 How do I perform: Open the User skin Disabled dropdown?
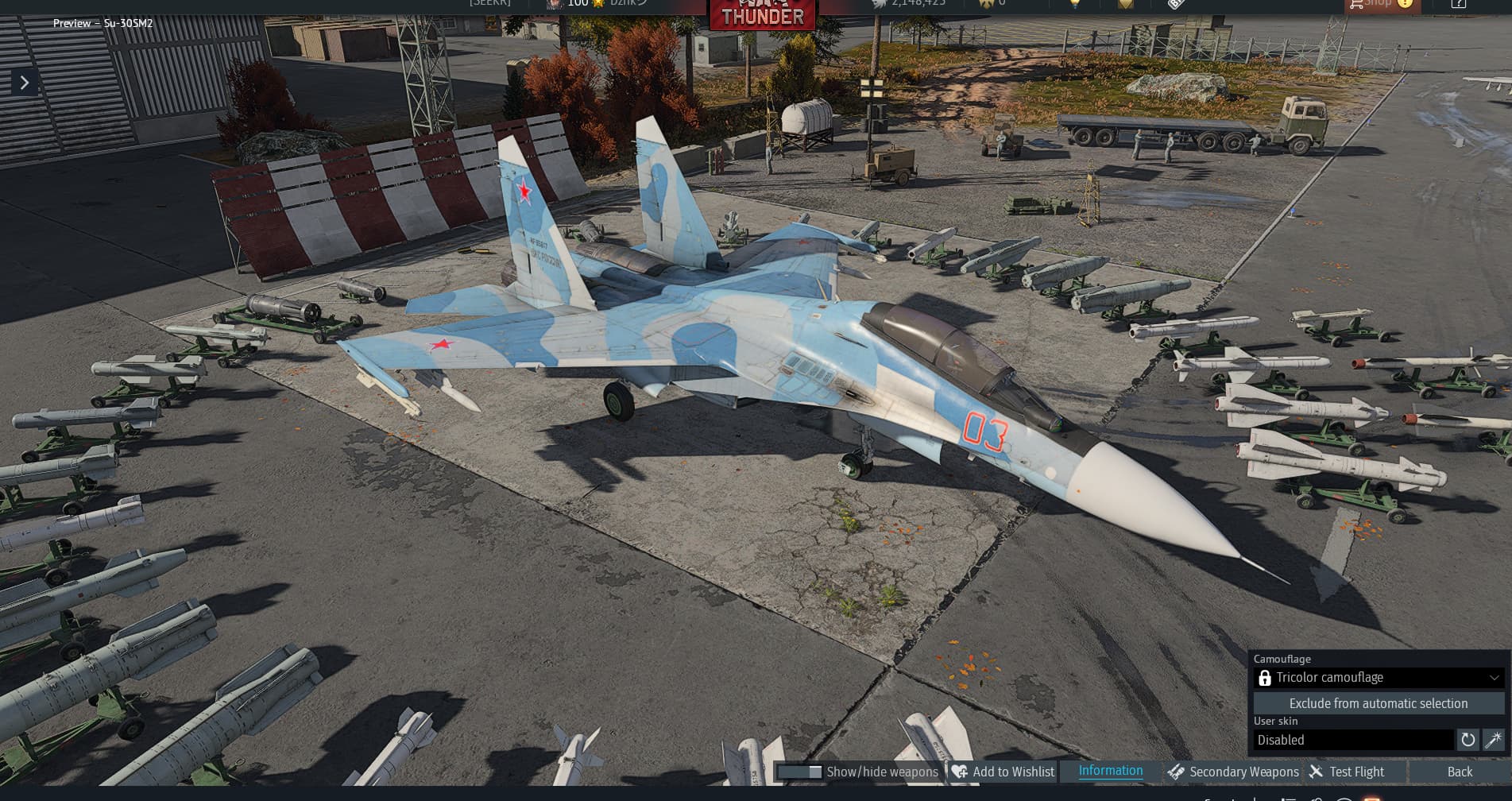pos(1354,740)
